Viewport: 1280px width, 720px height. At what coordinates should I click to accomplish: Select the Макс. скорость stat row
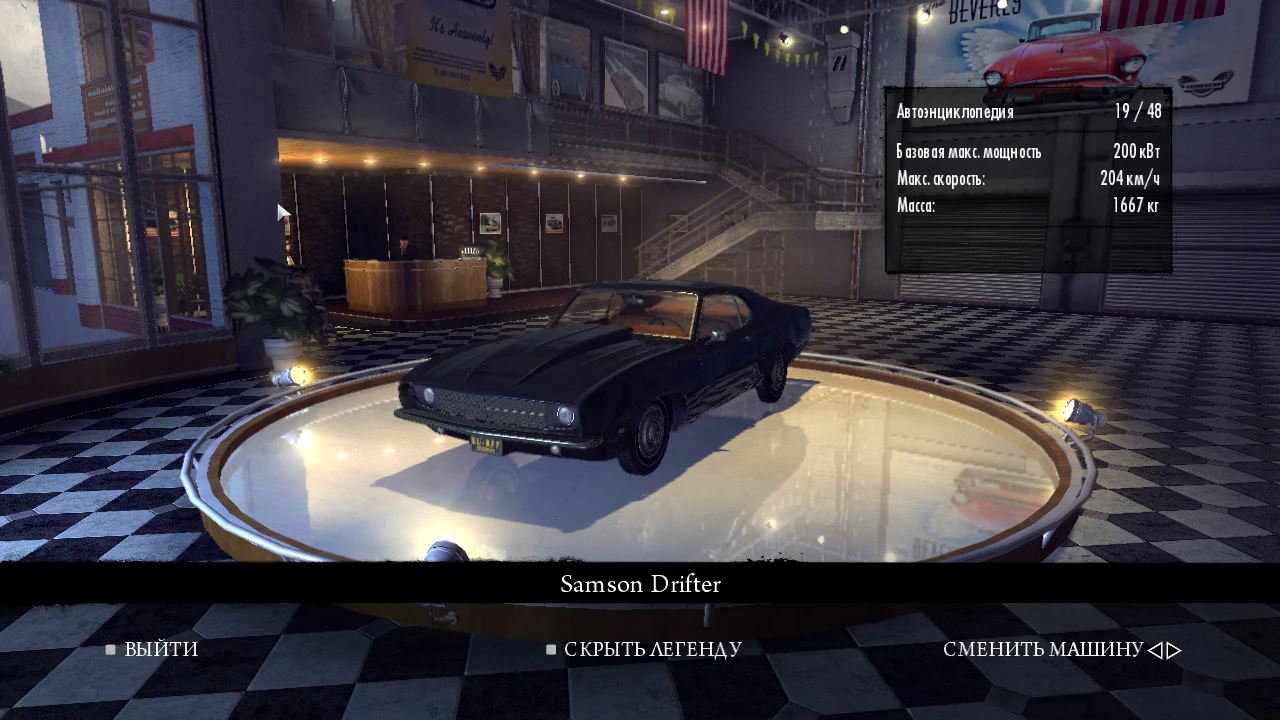click(x=1027, y=179)
